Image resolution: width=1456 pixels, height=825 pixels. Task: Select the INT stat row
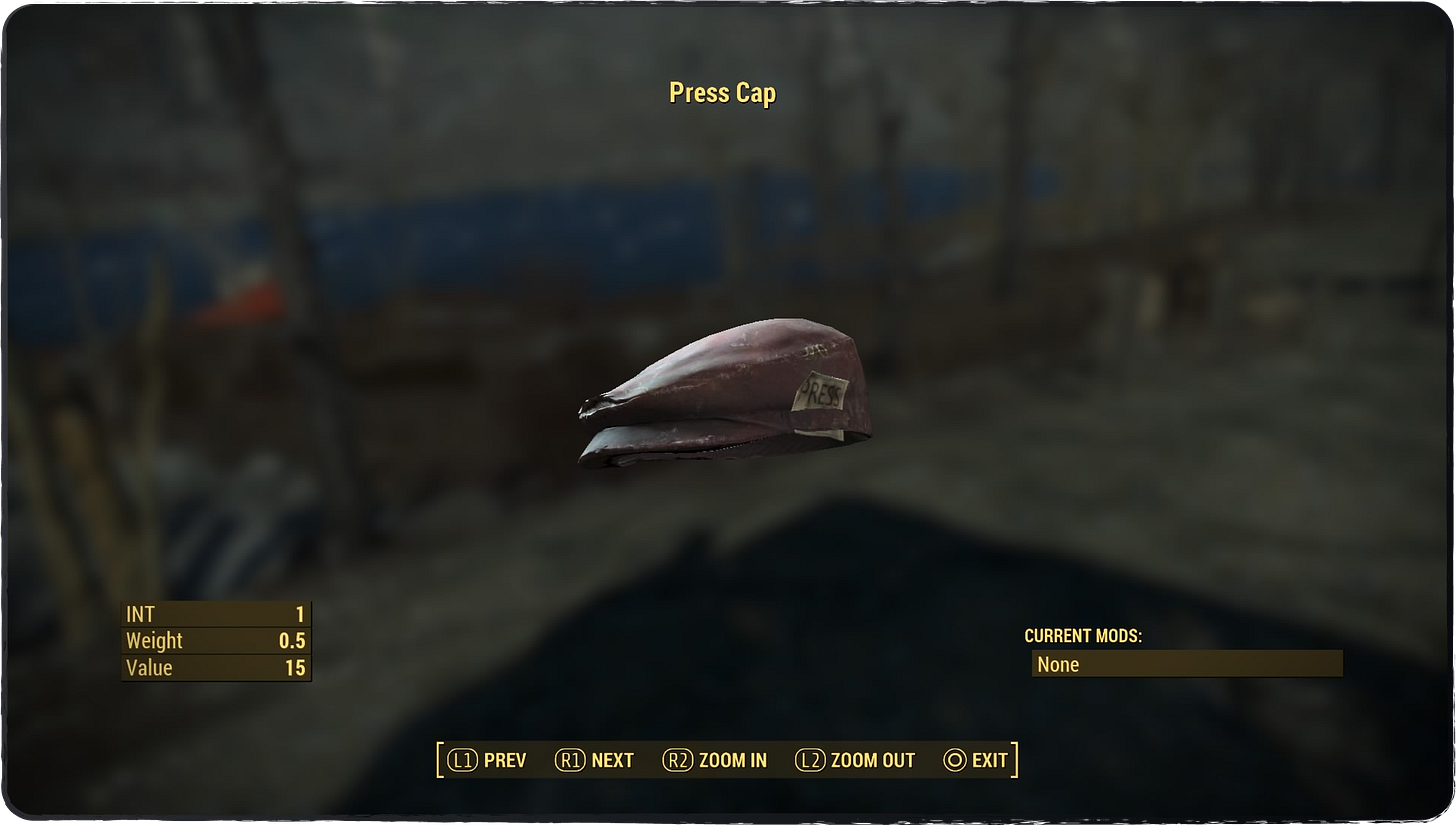pos(215,614)
